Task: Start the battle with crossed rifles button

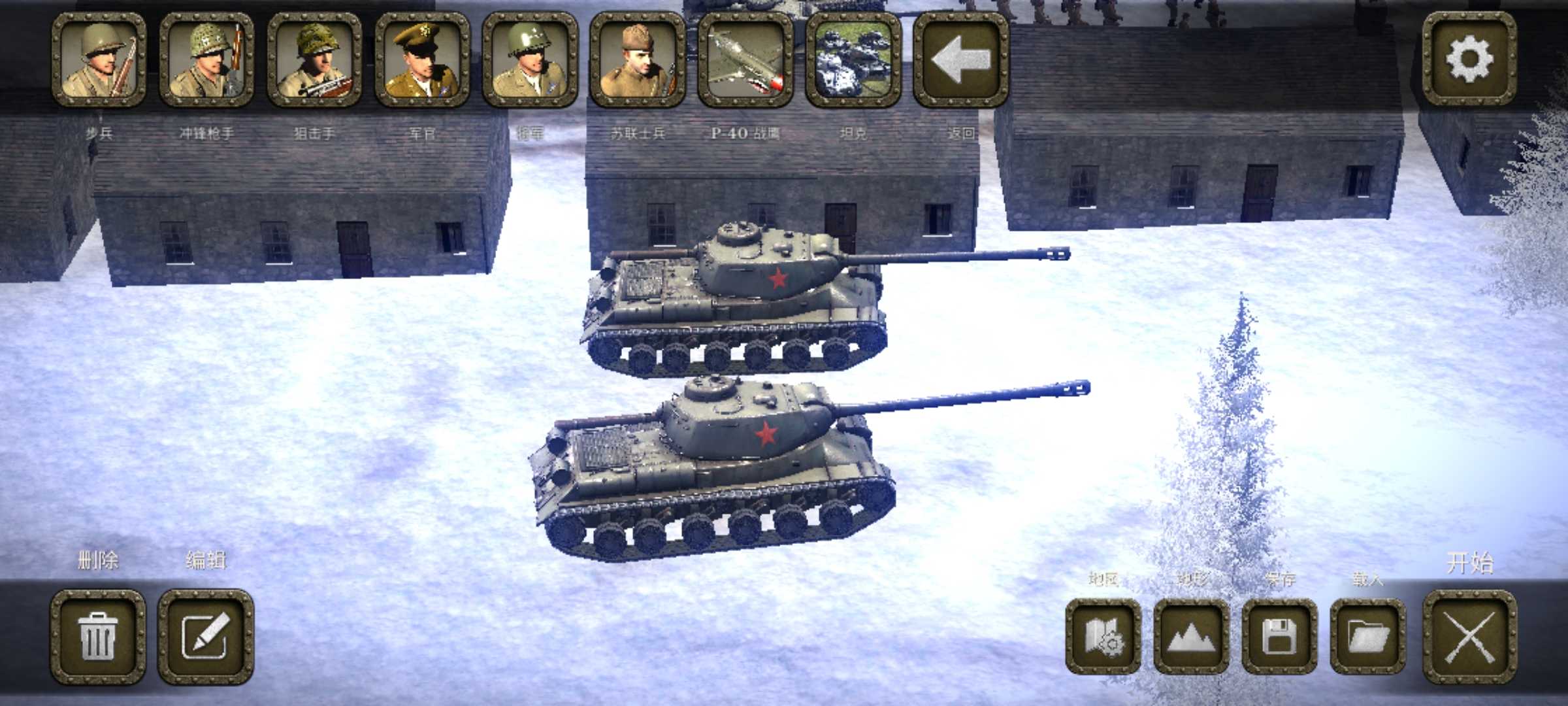Action: pos(1469,637)
